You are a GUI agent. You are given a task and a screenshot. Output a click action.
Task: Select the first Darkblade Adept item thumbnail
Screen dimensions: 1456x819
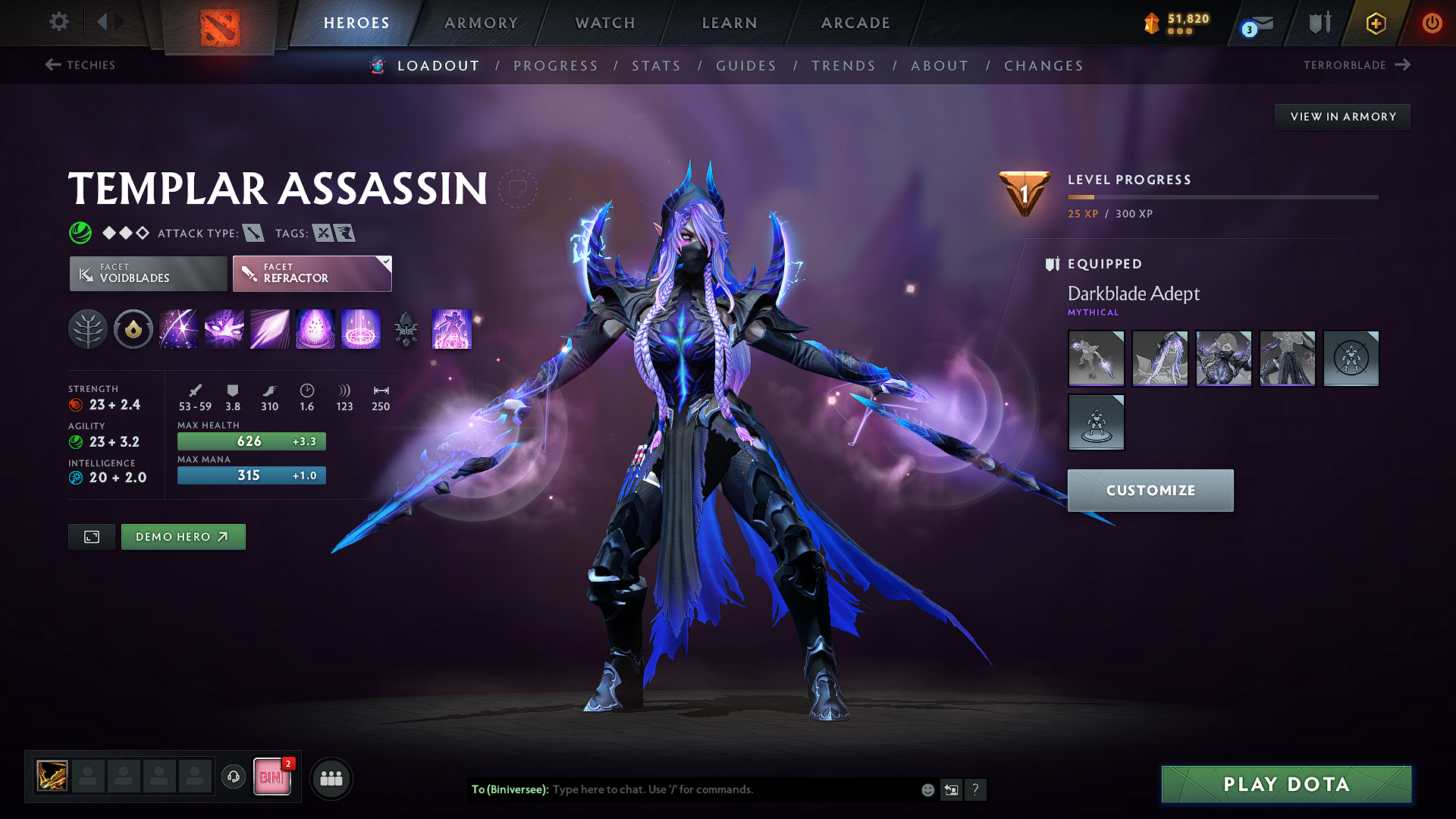(1096, 358)
